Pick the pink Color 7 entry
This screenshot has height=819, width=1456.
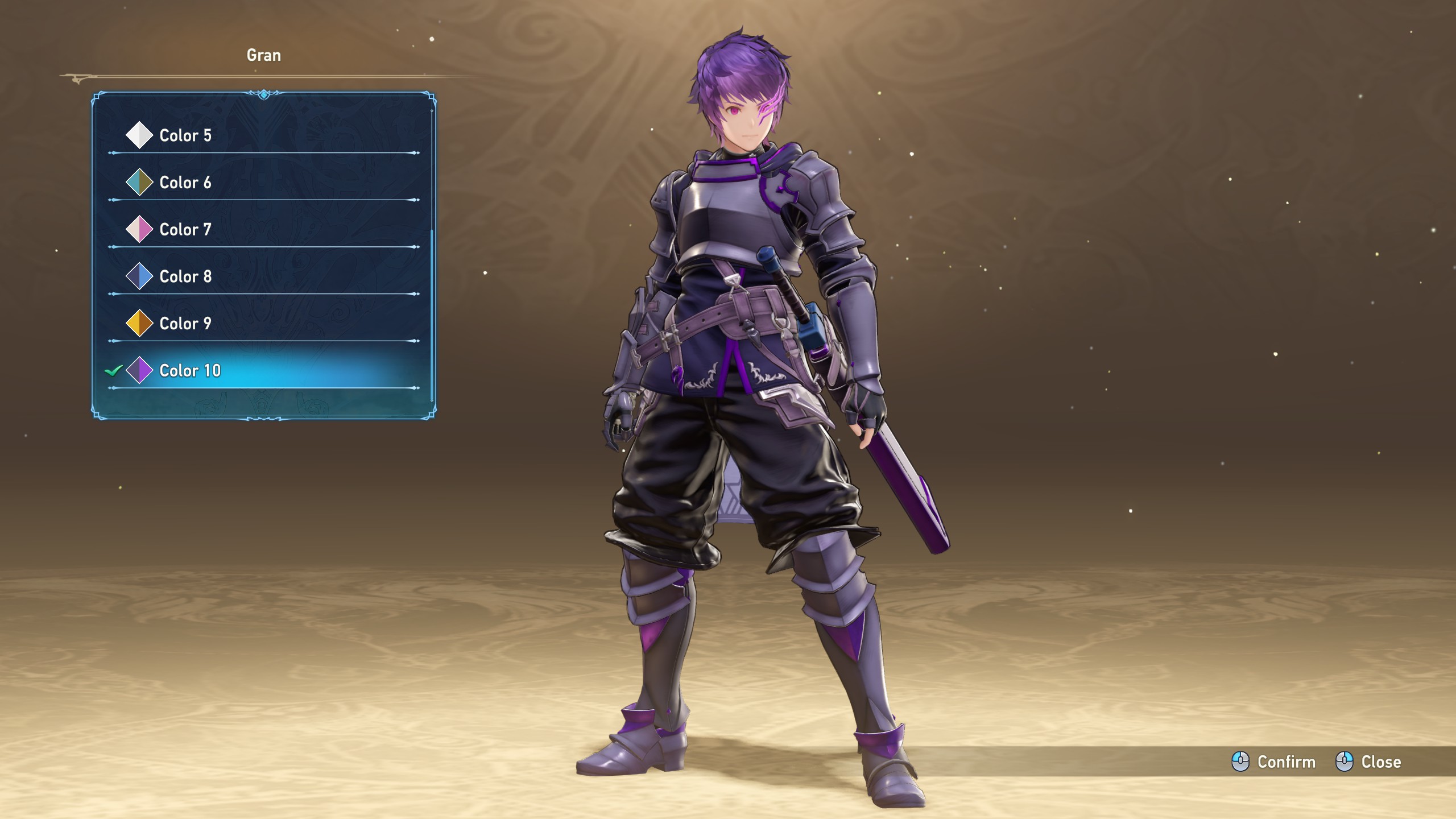tap(185, 230)
